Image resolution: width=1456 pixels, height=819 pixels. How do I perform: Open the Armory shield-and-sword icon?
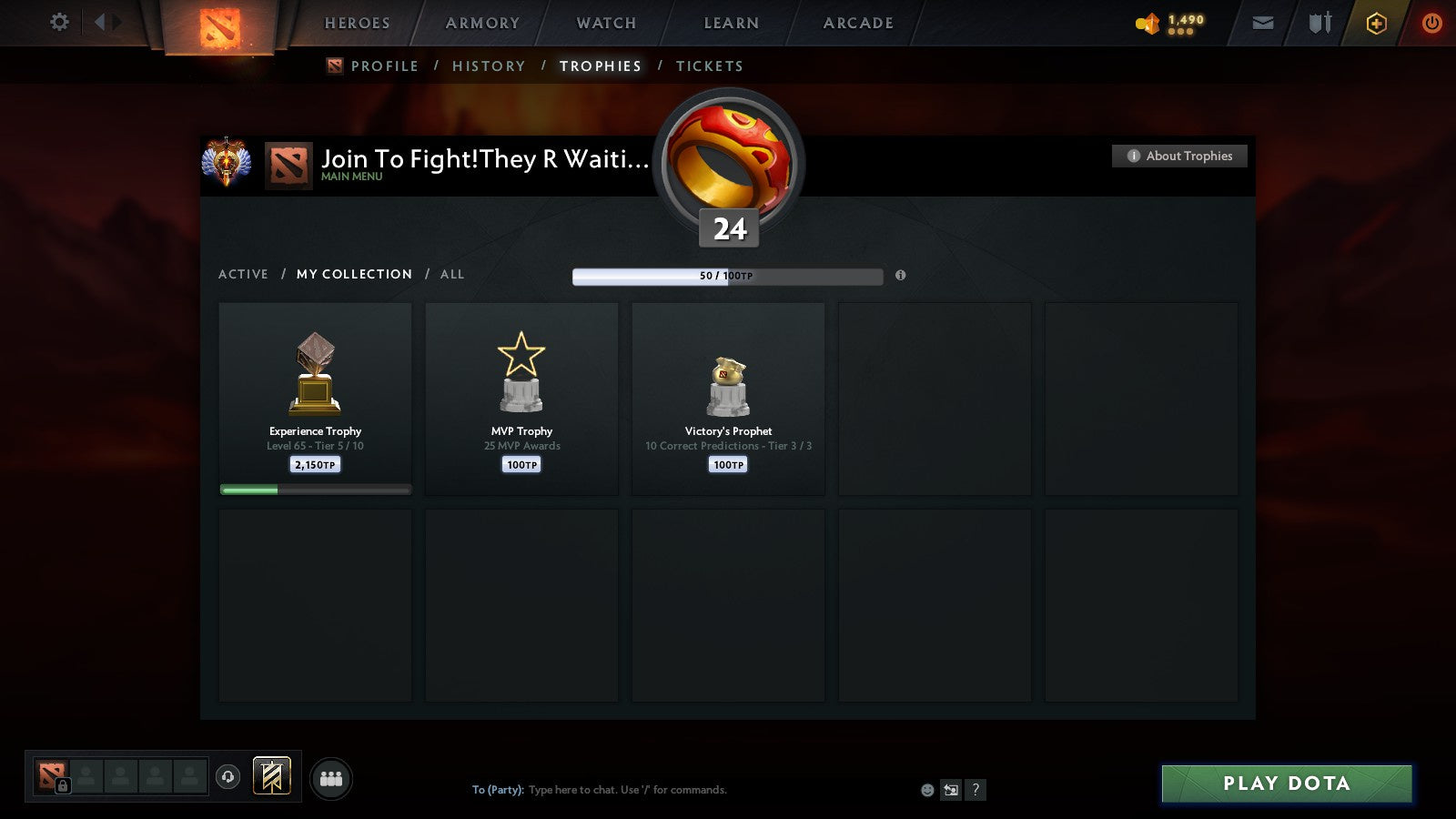(x=1317, y=23)
